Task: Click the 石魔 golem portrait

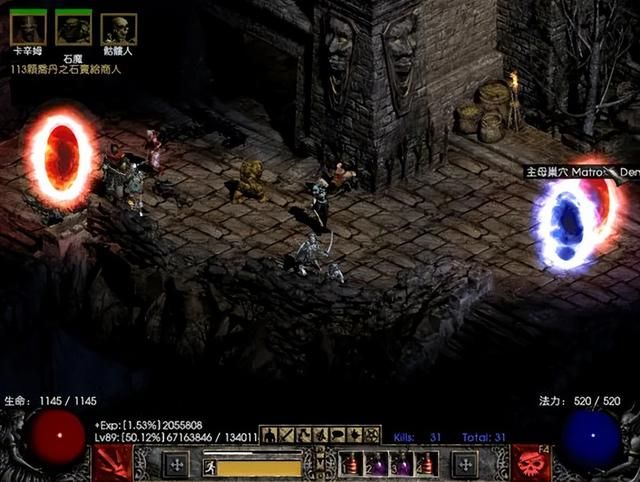Action: coord(73,29)
